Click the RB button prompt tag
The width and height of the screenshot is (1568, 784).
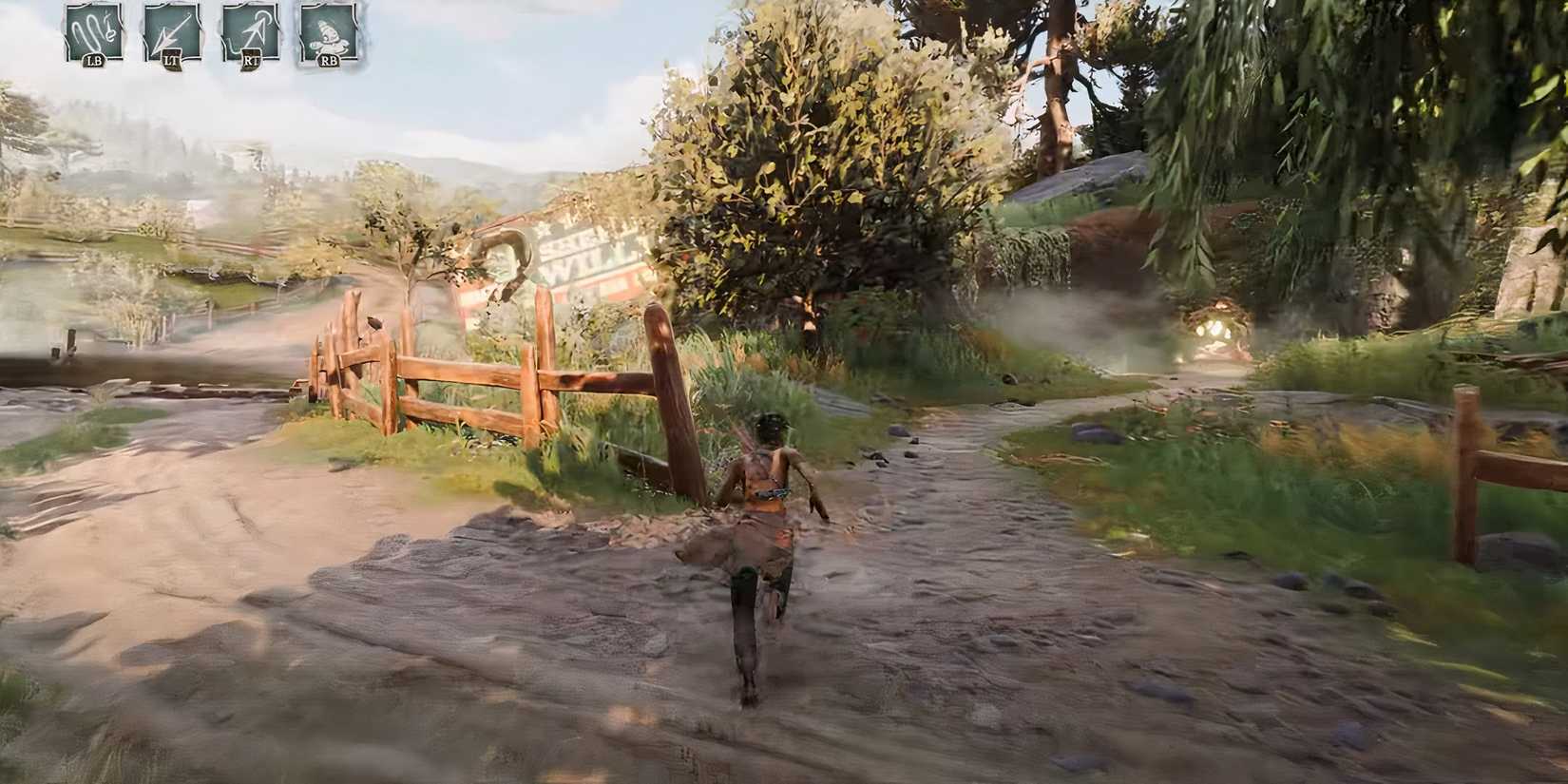[x=331, y=61]
